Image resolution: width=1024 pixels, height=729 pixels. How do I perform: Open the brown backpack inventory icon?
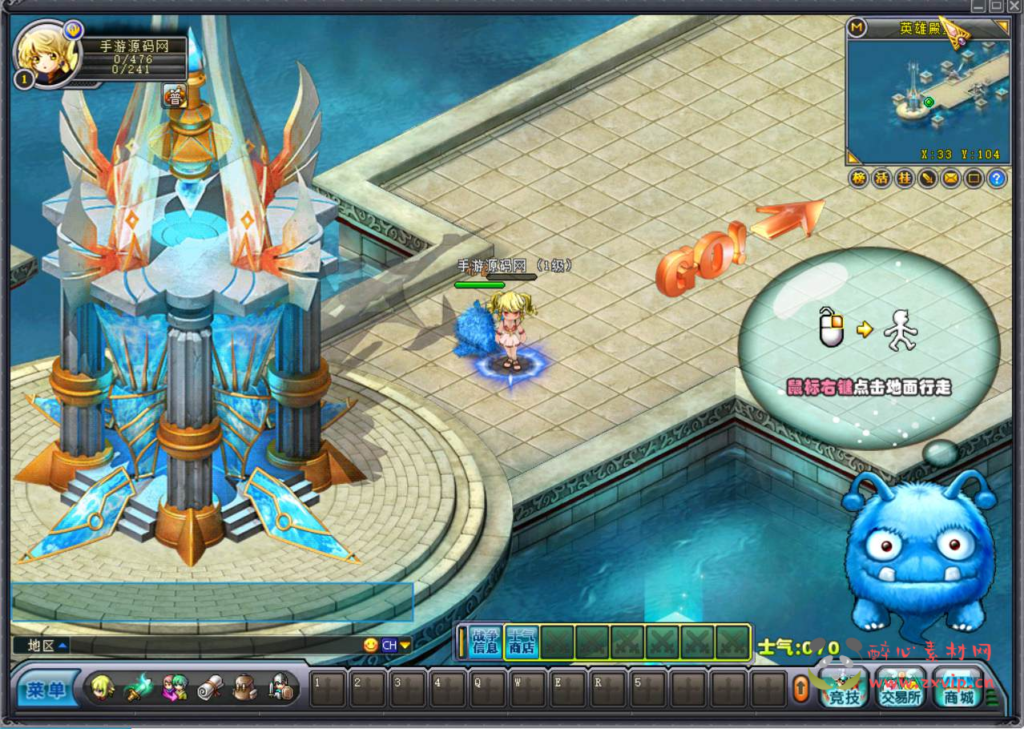(x=245, y=689)
